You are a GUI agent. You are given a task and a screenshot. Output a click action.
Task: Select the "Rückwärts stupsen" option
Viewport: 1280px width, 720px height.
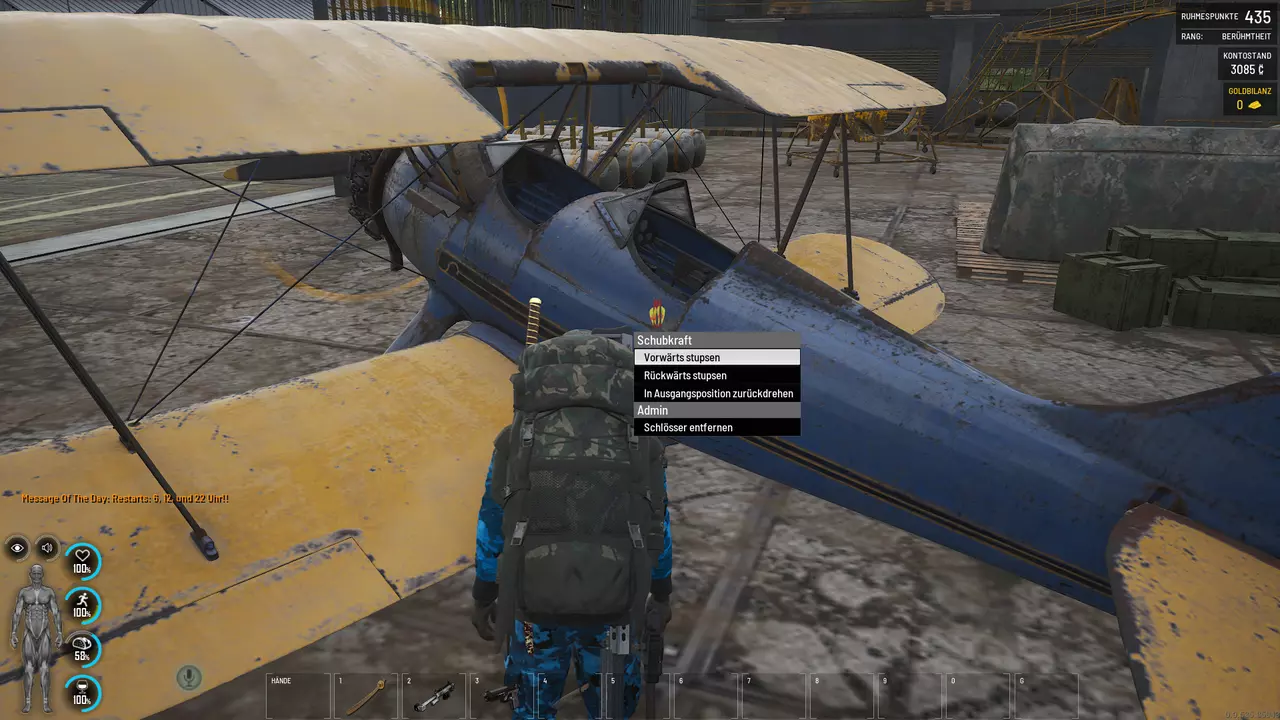click(716, 375)
